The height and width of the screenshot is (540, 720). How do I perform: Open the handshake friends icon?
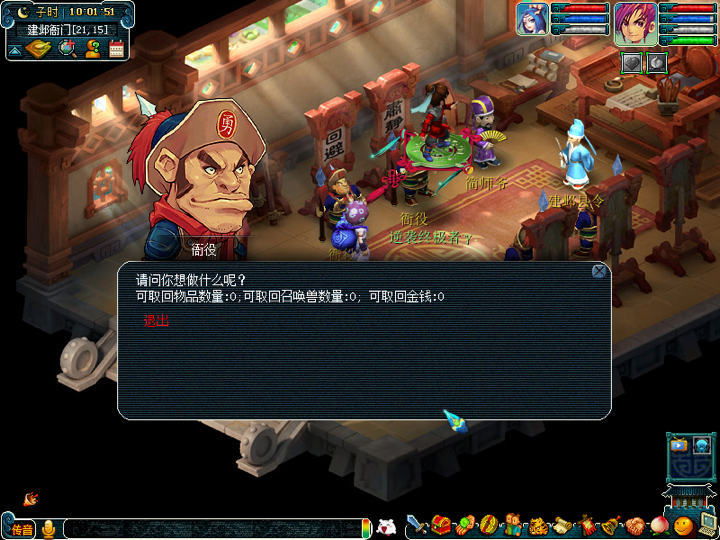(x=634, y=525)
